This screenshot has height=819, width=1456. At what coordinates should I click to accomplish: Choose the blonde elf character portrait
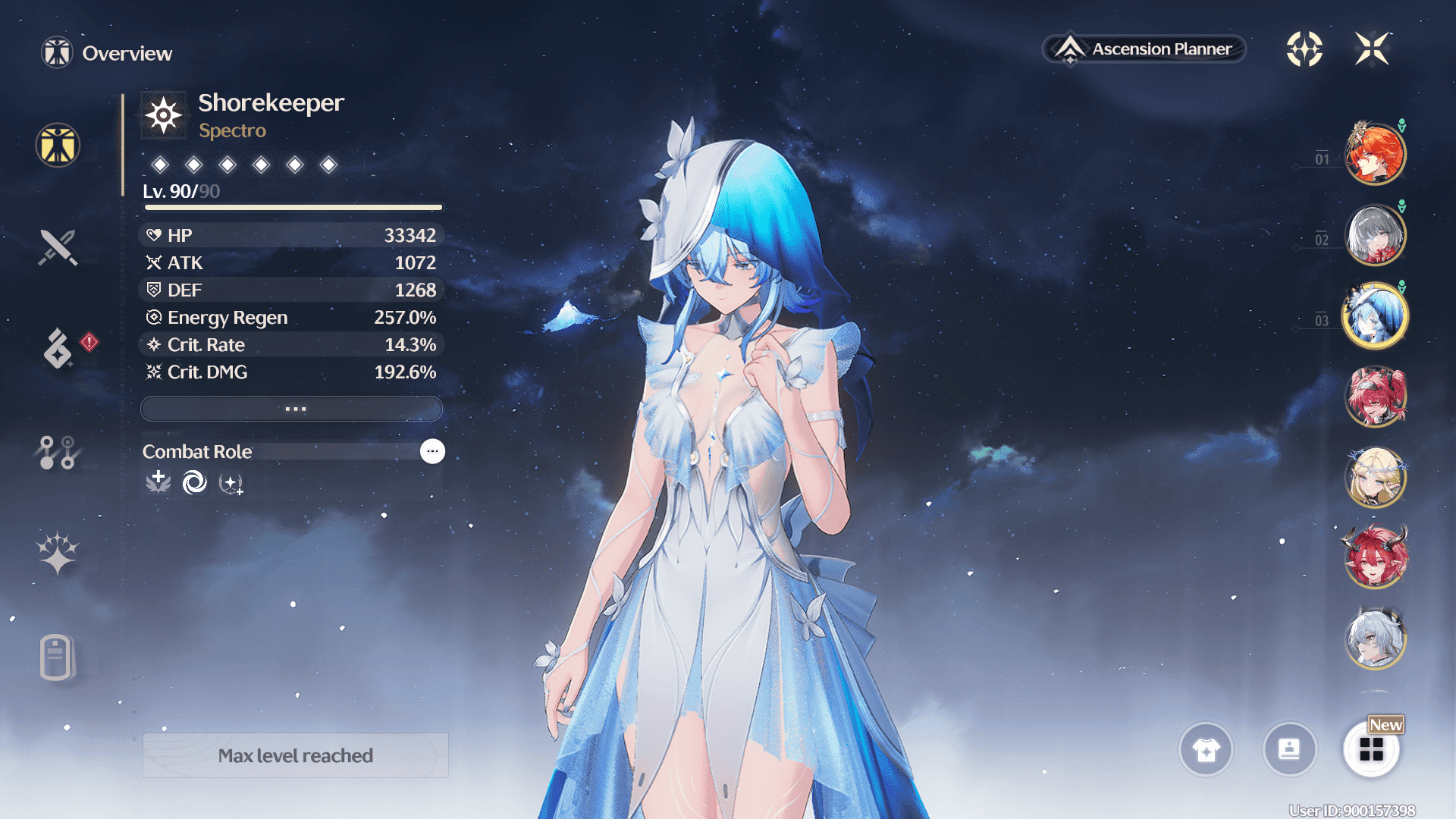coord(1375,478)
